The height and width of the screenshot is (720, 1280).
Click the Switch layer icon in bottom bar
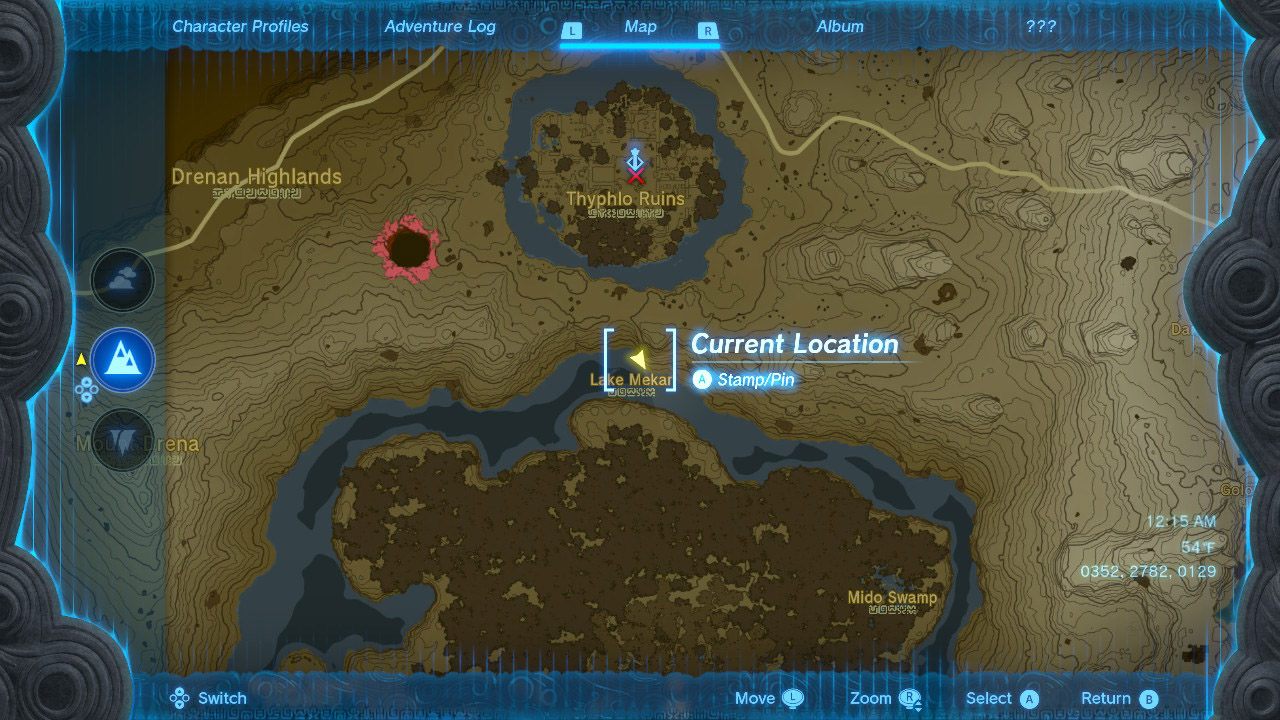pos(180,698)
